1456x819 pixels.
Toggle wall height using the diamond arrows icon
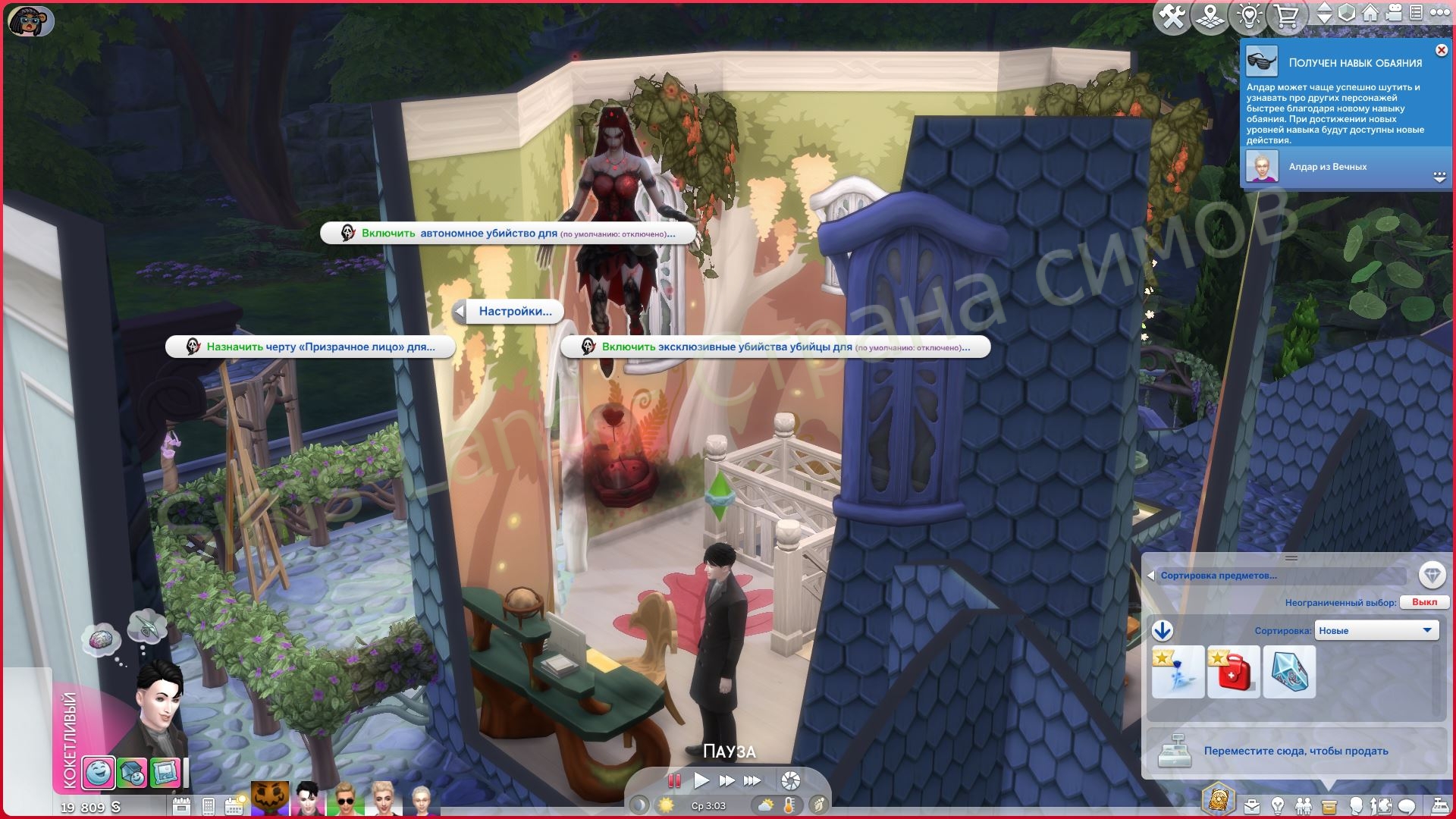coord(1326,13)
